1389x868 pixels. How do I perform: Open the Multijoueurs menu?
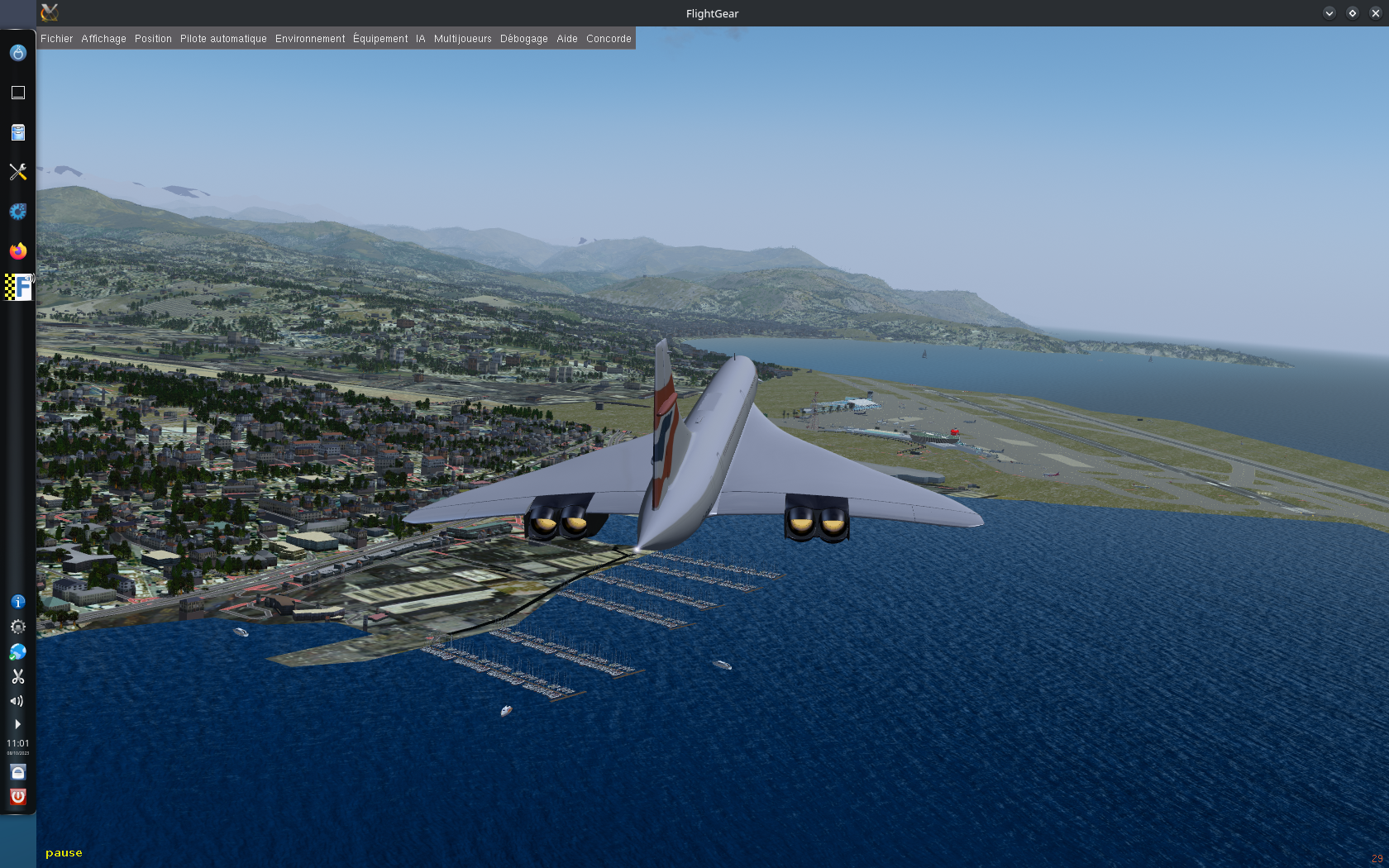pyautogui.click(x=462, y=39)
